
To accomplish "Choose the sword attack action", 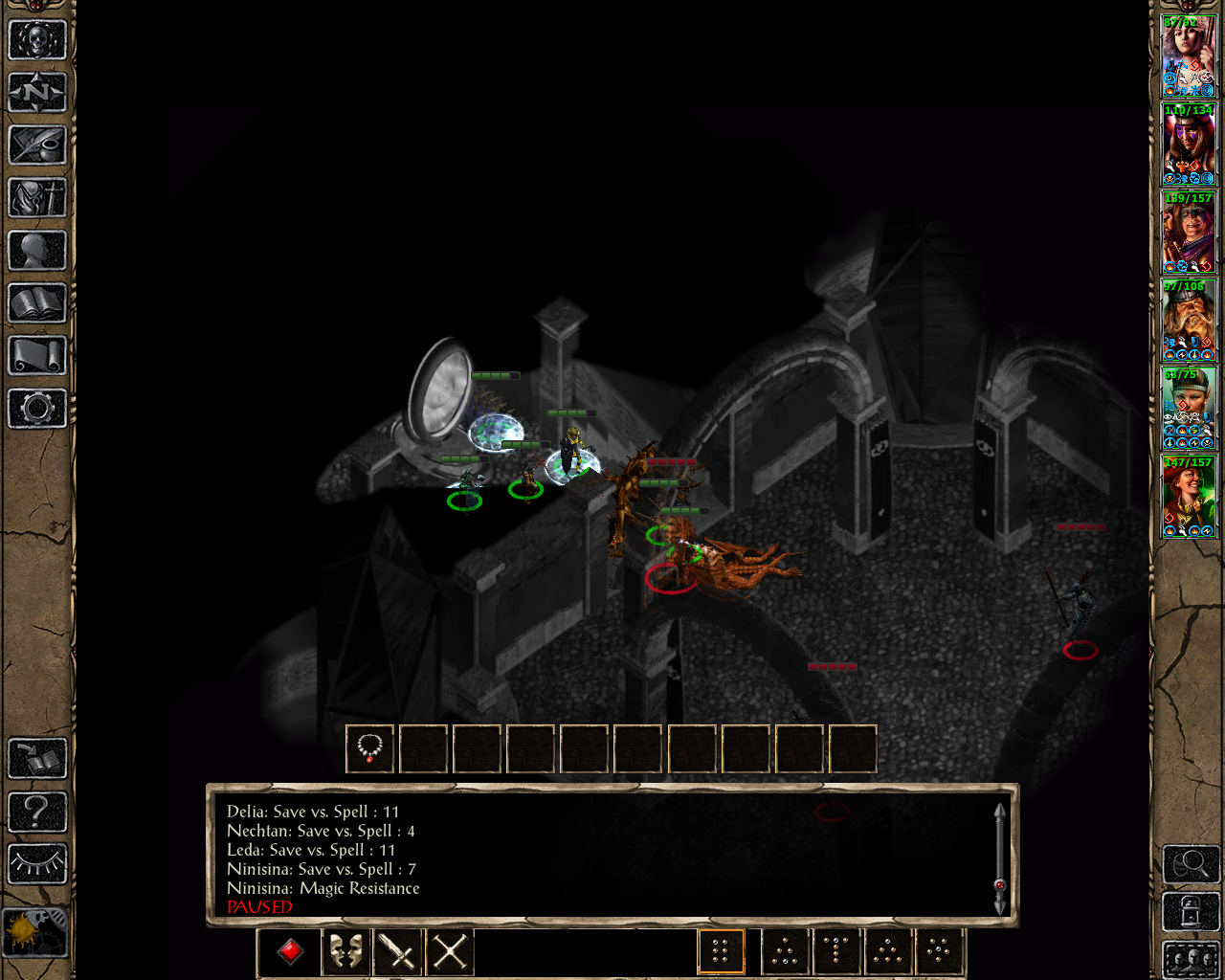I will [x=397, y=952].
